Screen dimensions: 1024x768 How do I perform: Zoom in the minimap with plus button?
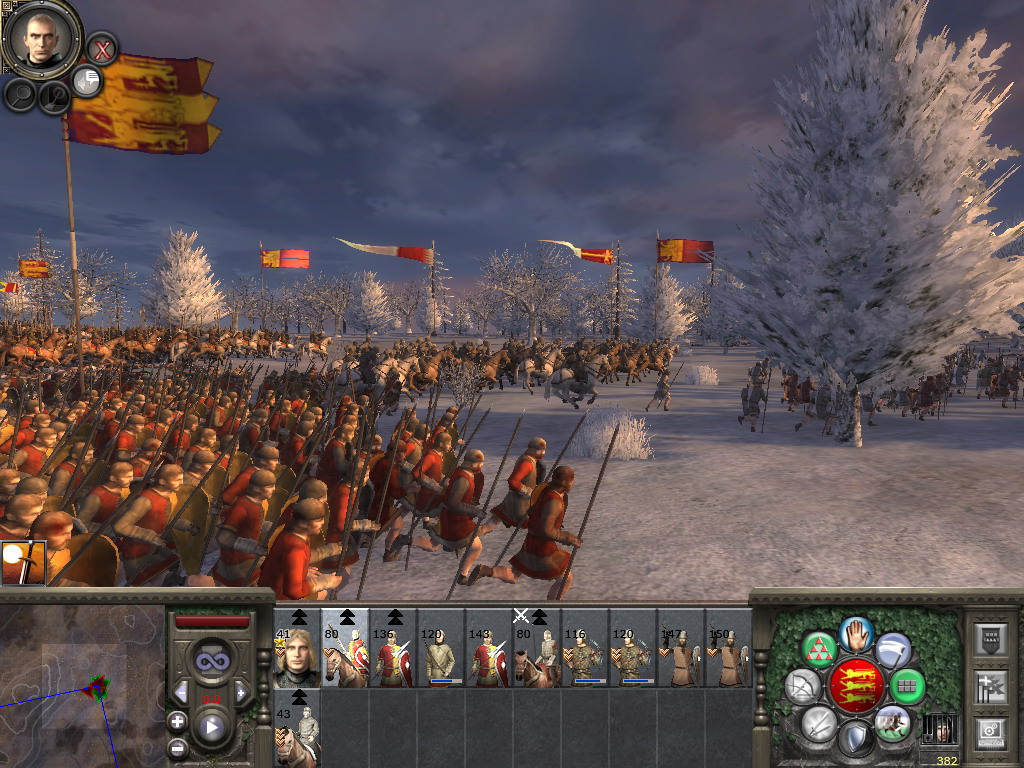[177, 721]
